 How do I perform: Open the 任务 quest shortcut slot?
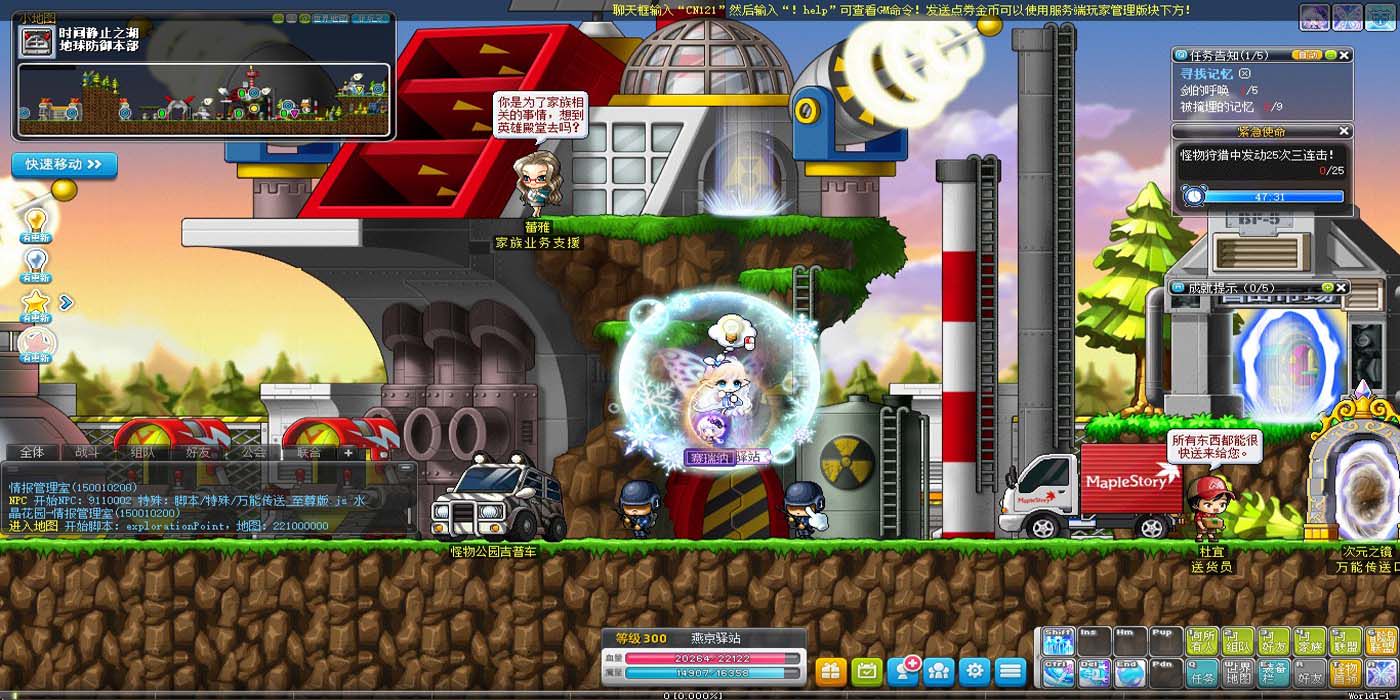coord(1202,672)
